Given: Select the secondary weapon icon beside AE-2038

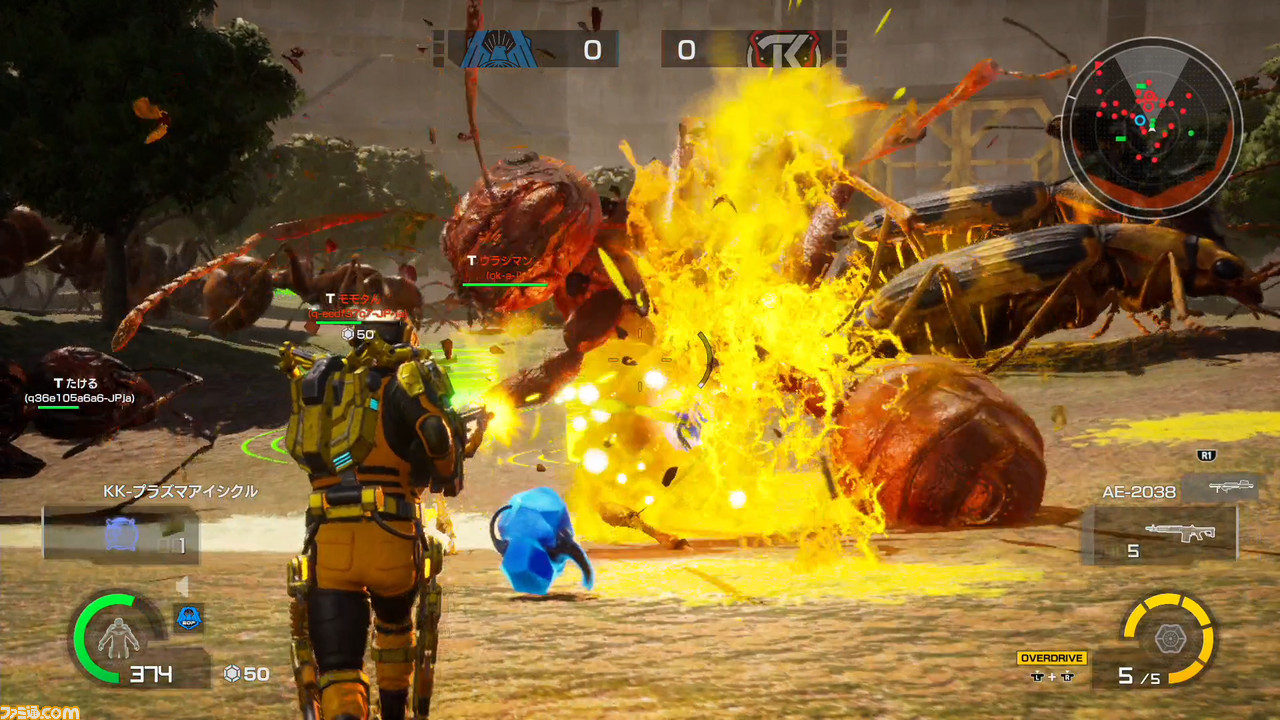Looking at the screenshot, I should pos(1218,488).
